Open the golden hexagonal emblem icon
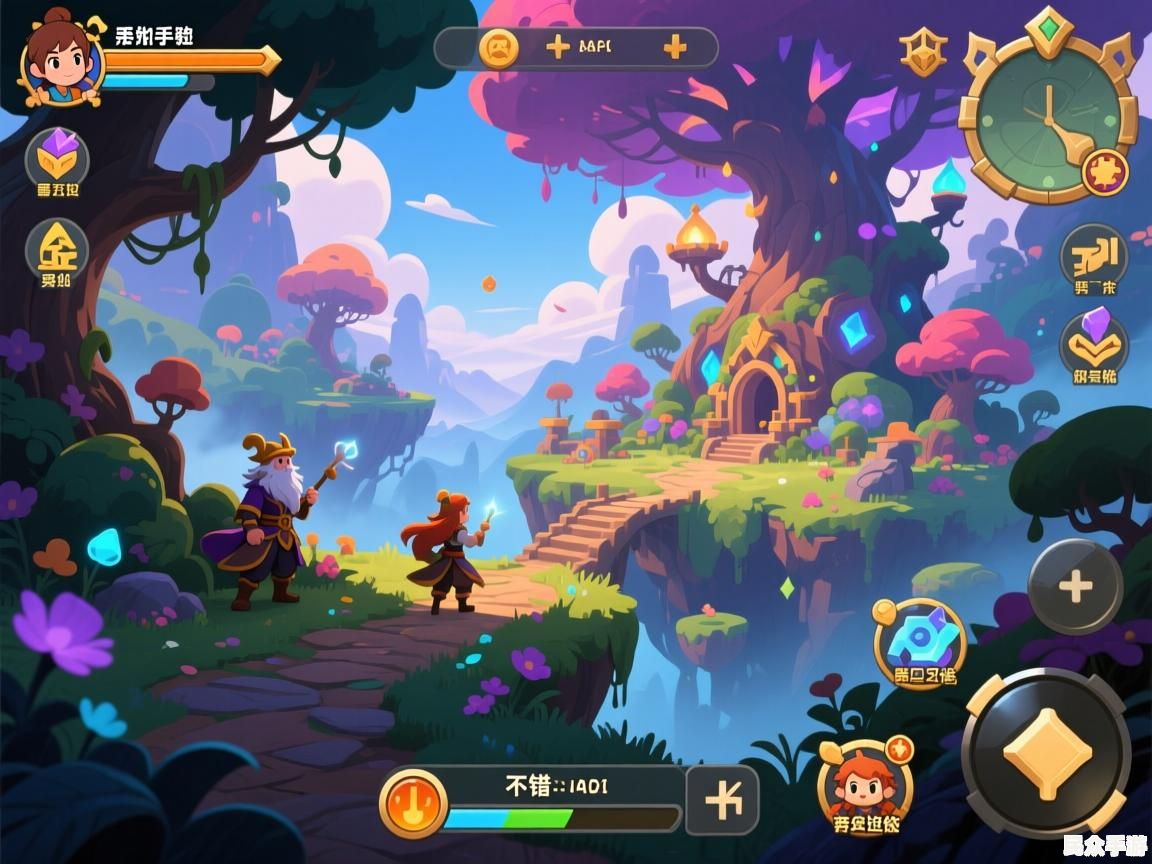 (x=922, y=52)
